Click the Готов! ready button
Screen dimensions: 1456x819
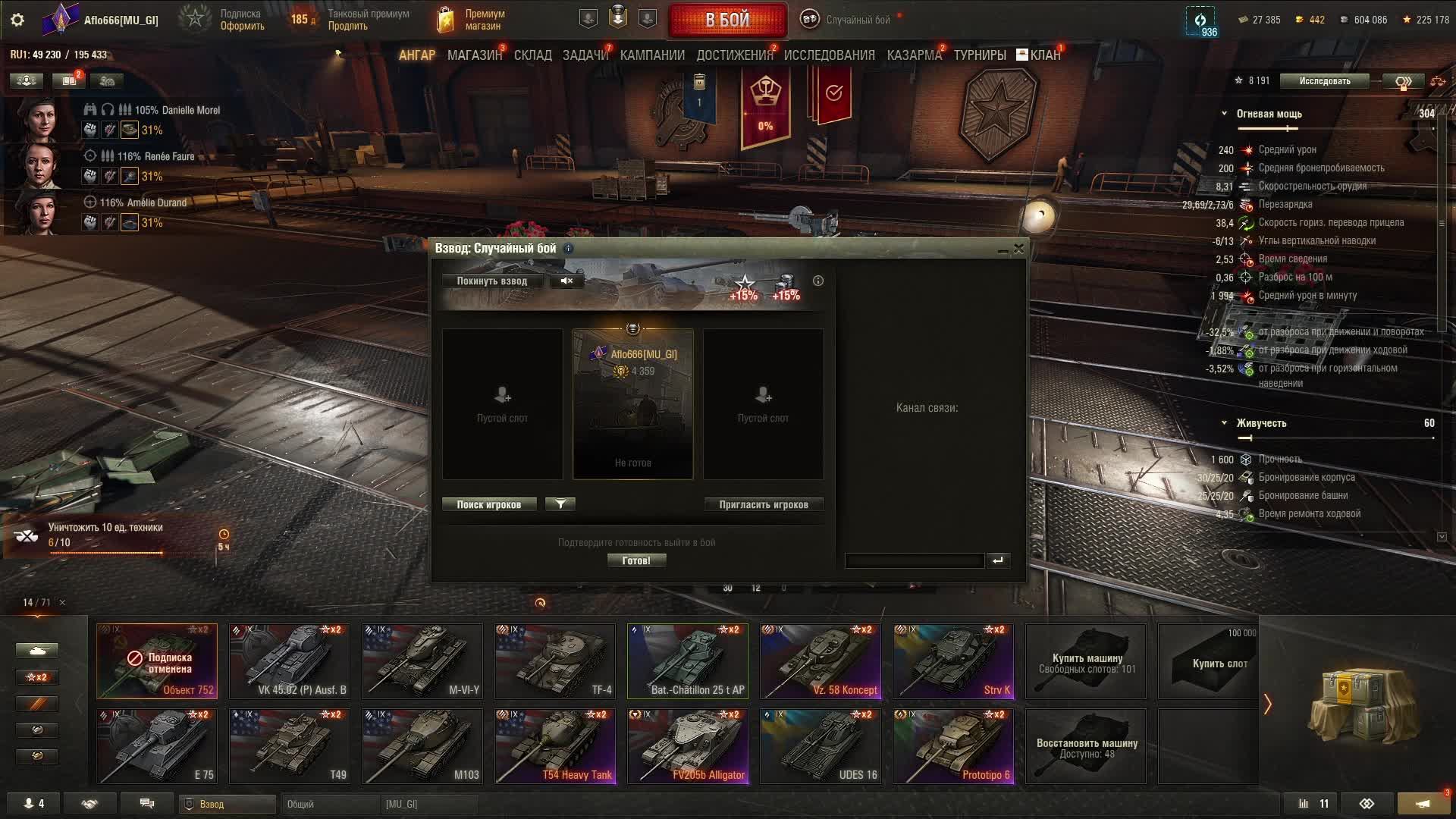tap(636, 561)
